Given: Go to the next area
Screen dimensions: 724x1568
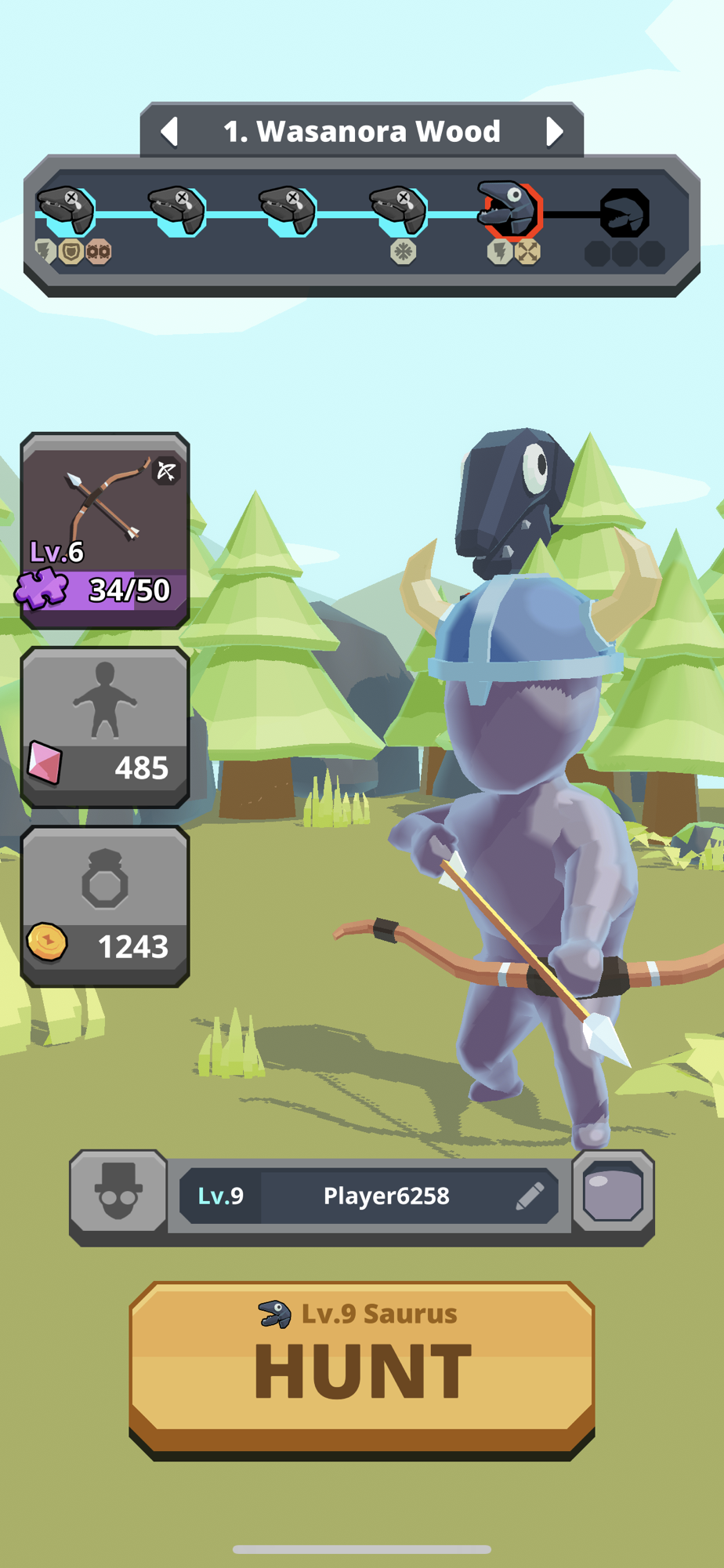Looking at the screenshot, I should tap(554, 132).
